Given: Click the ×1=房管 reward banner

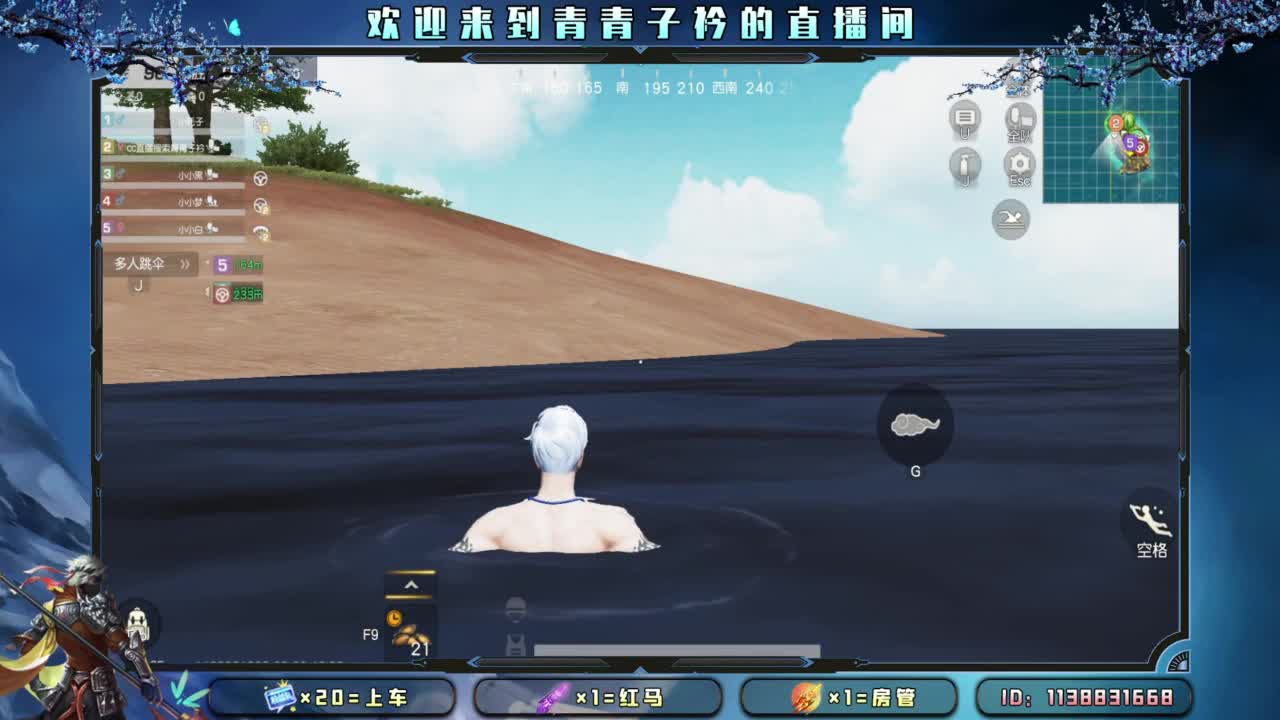Looking at the screenshot, I should [850, 699].
